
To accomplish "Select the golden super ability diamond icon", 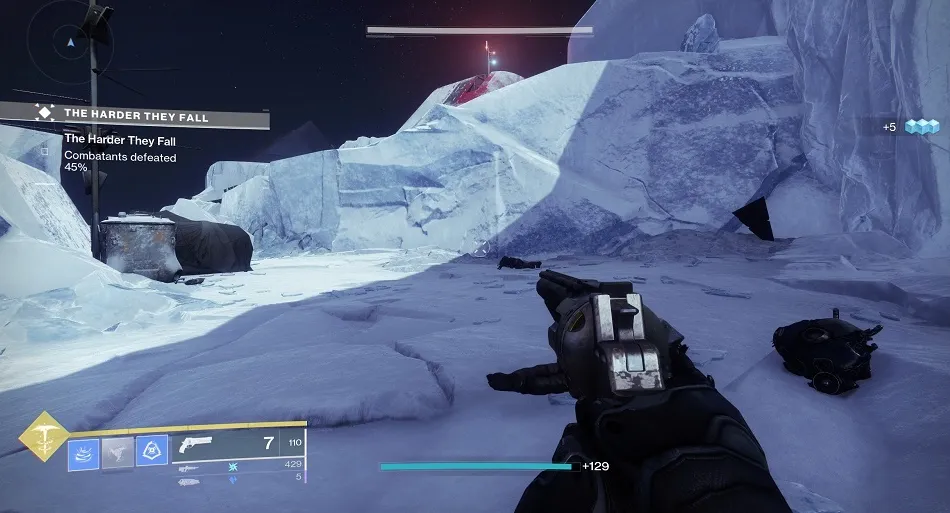I will pos(44,436).
